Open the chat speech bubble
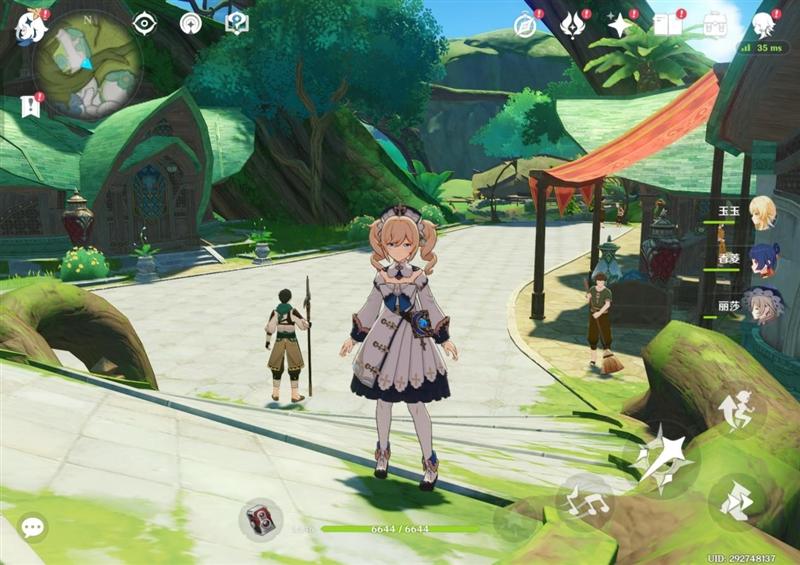The height and width of the screenshot is (565, 800). tap(32, 527)
